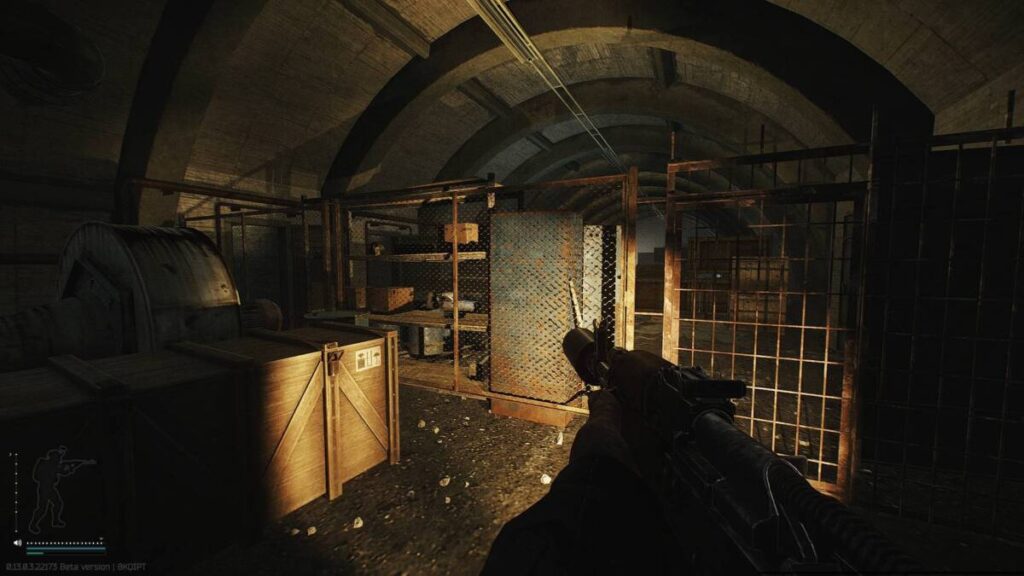The height and width of the screenshot is (576, 1024).
Task: Click the speaker noise level icon
Action: (17, 544)
